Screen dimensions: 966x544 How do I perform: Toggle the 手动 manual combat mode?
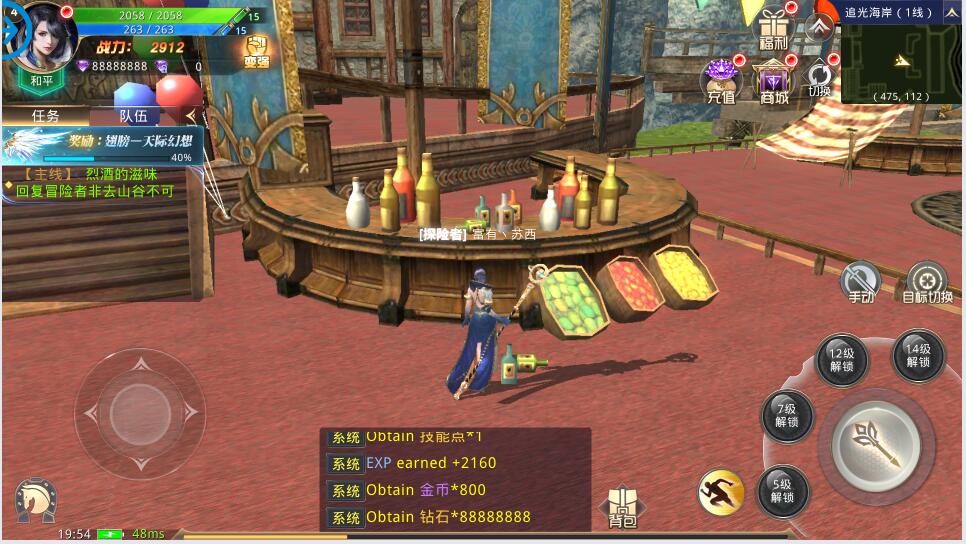pyautogui.click(x=860, y=282)
